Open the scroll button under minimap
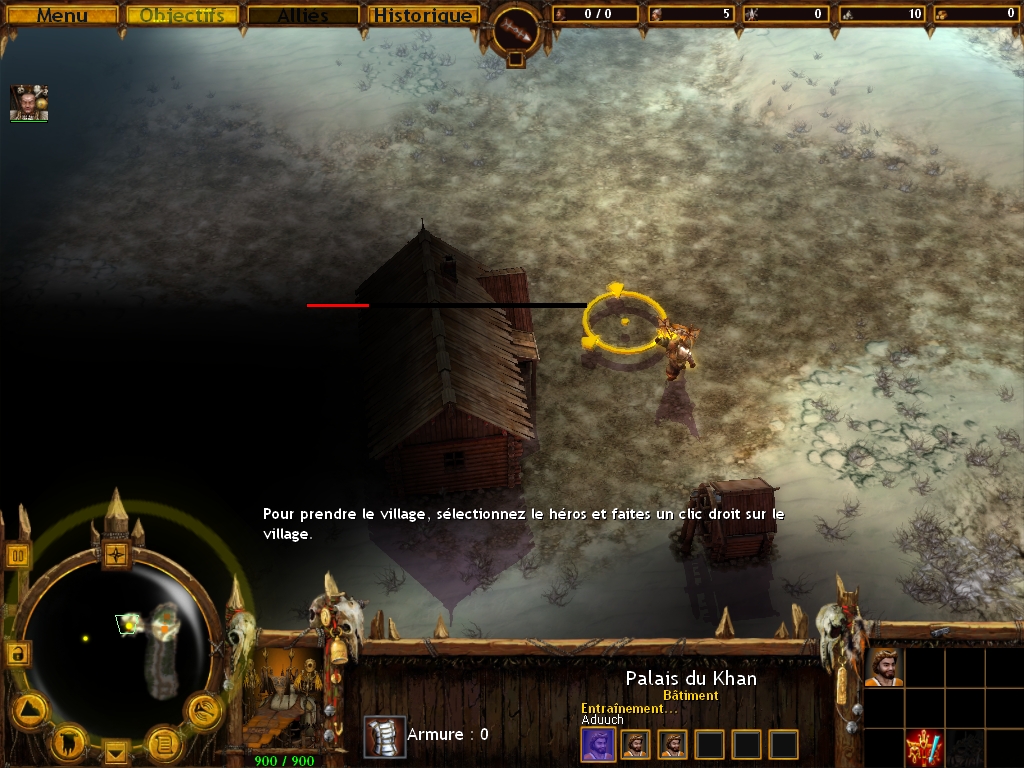This screenshot has width=1024, height=768. [163, 742]
